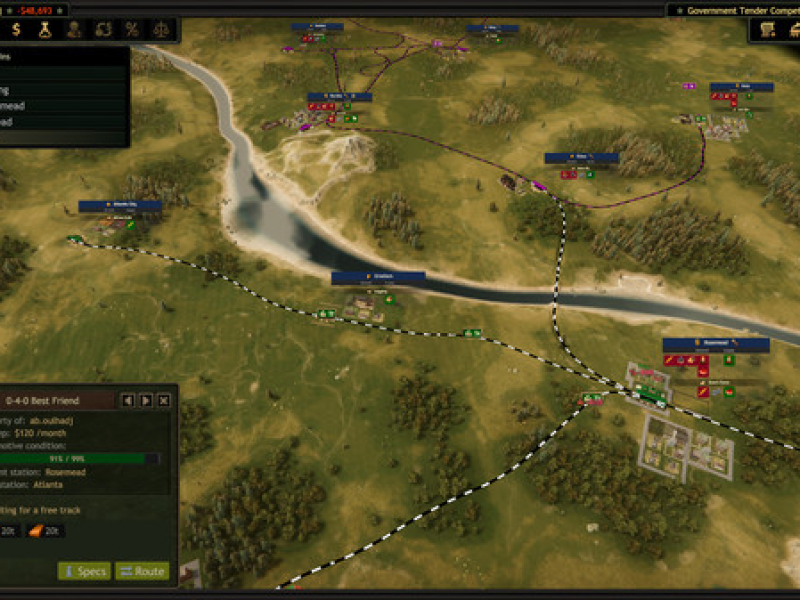
Task: Open the train Route editor
Action: (141, 571)
